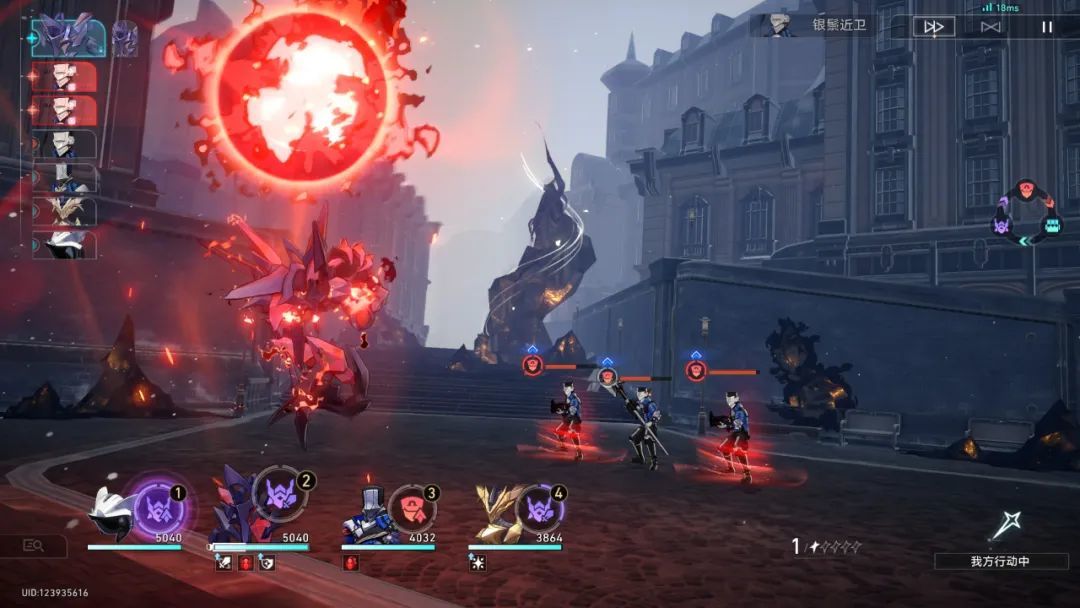1080x608 pixels.
Task: Toggle the double-speed battle button
Action: pos(933,27)
